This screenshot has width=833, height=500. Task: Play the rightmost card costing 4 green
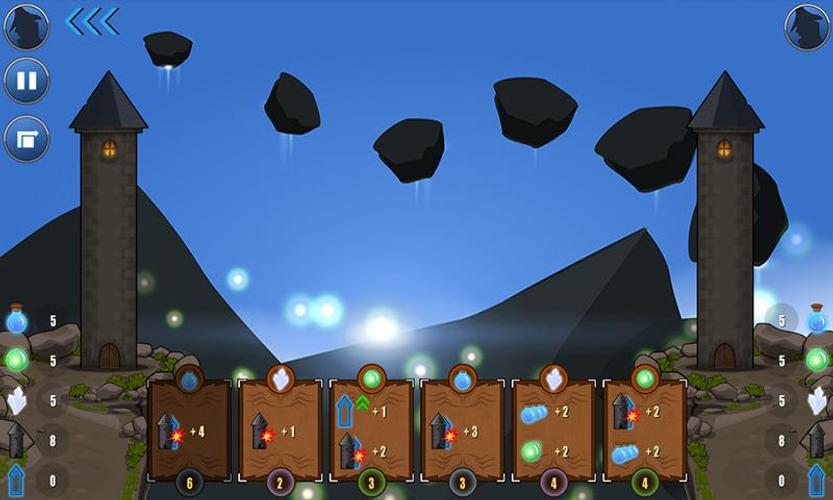645,430
